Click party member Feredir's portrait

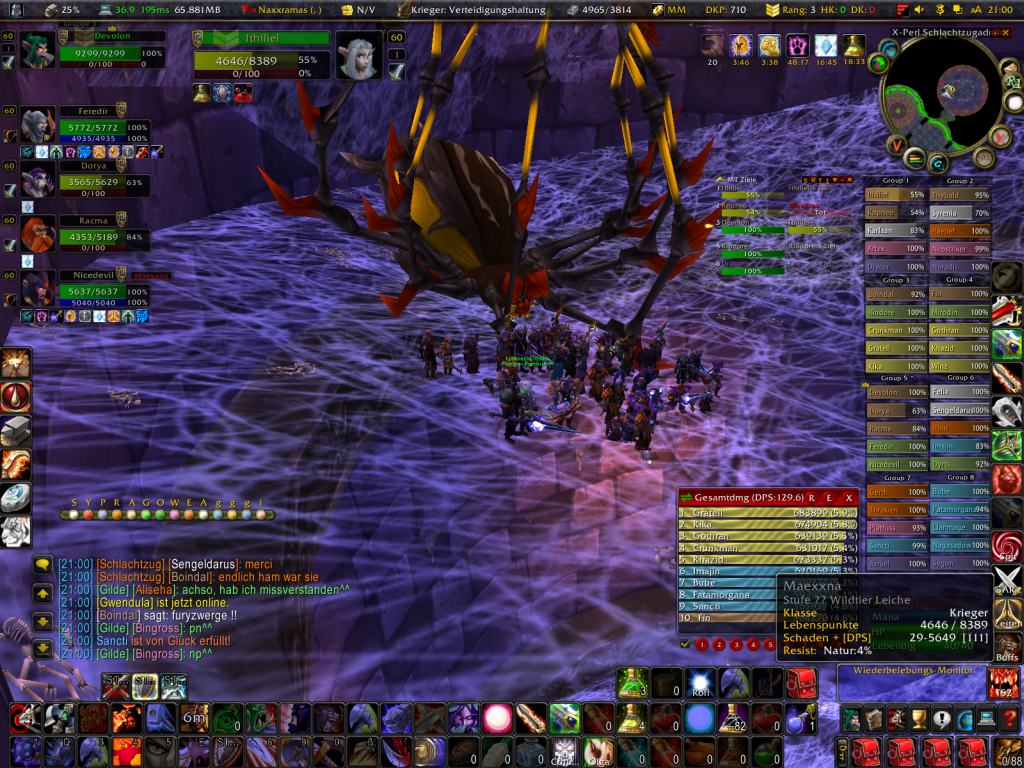tap(38, 127)
